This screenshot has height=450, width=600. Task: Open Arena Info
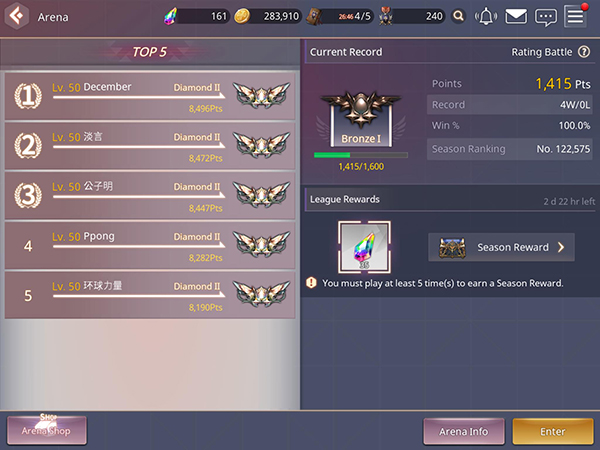tap(464, 431)
